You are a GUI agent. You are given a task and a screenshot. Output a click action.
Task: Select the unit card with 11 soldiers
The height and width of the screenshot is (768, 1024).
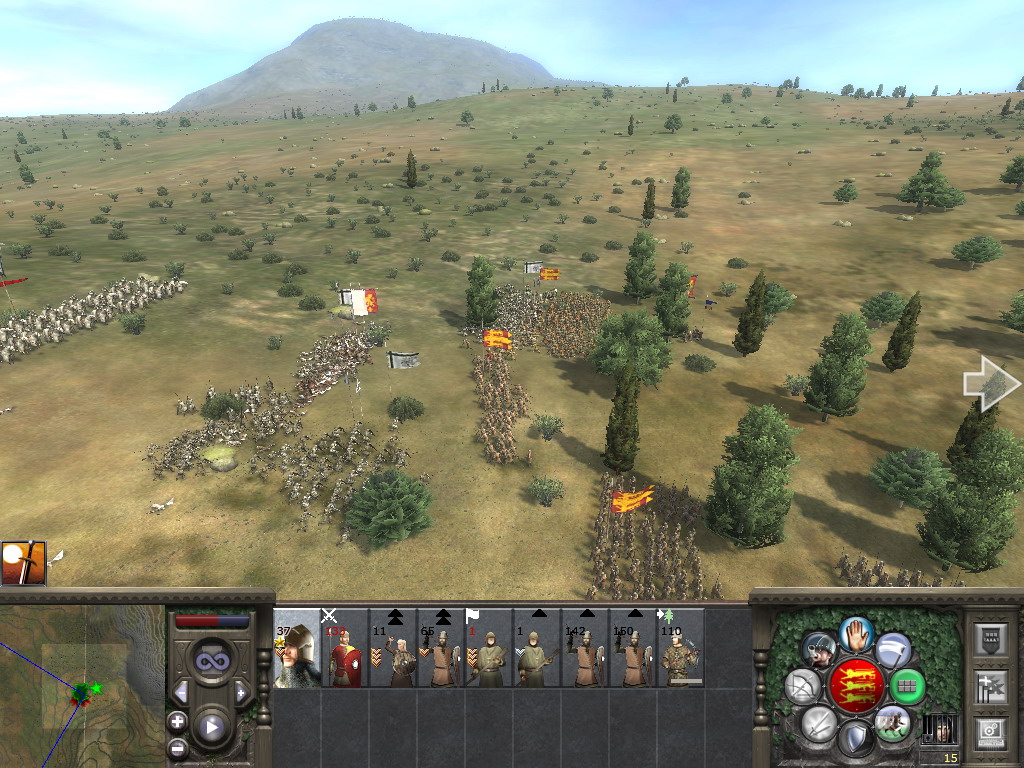pos(392,648)
